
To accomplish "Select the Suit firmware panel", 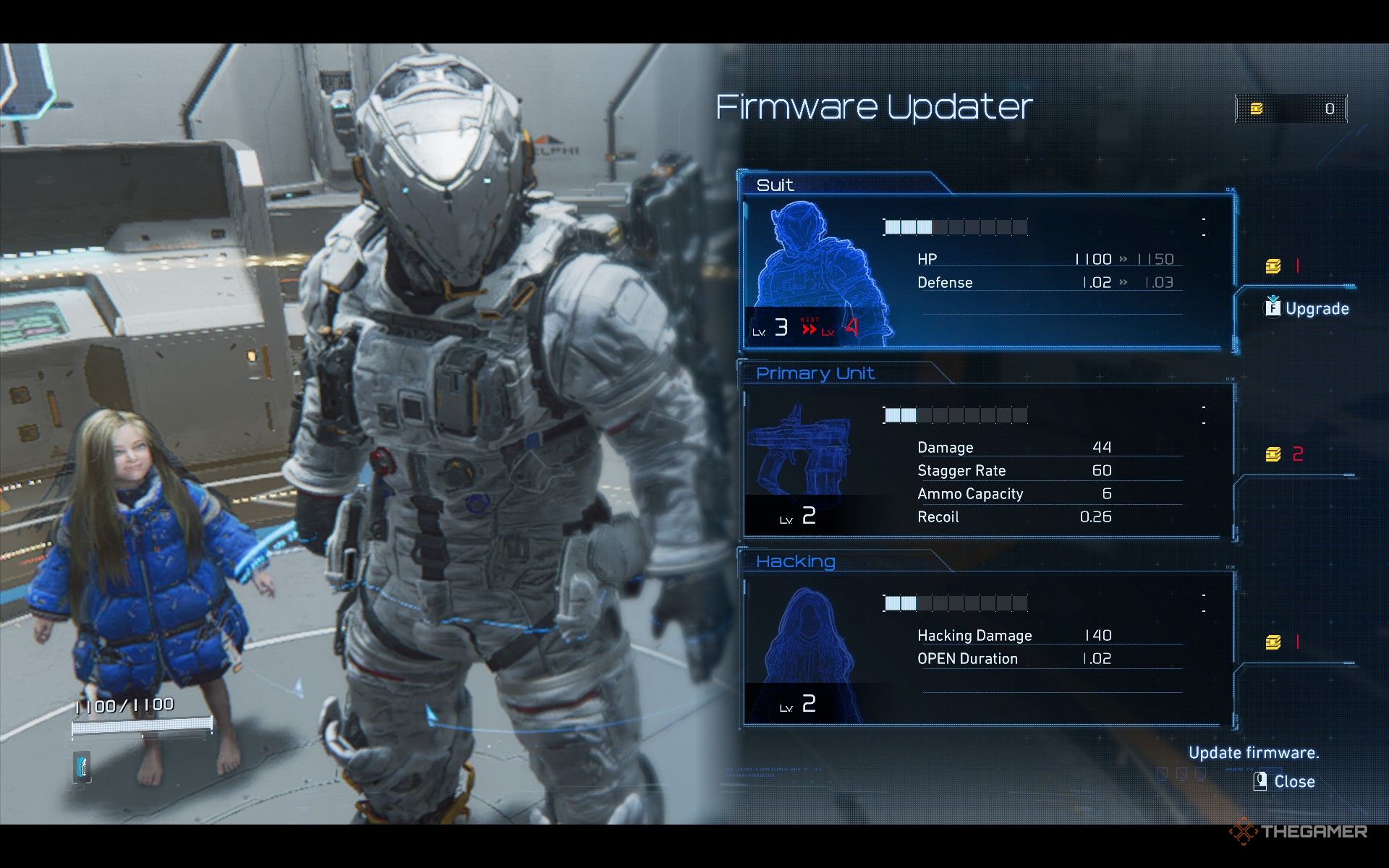I will [x=987, y=271].
